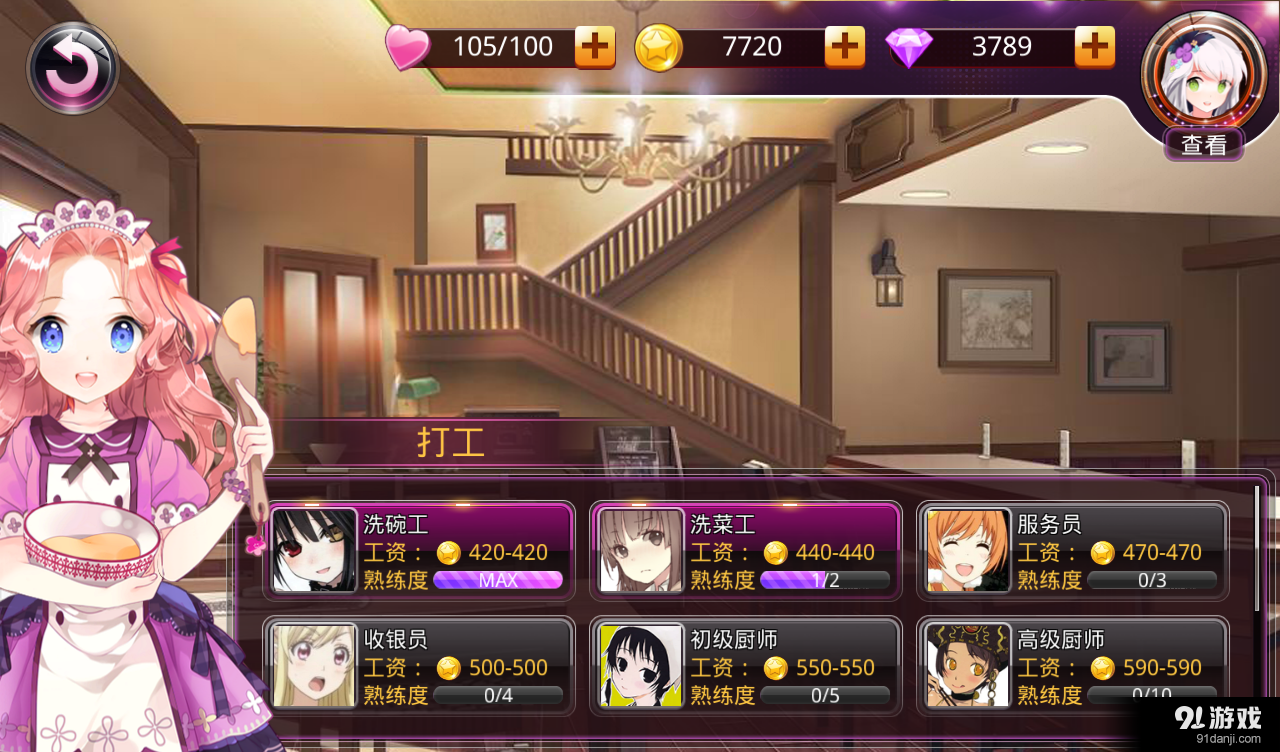This screenshot has width=1280, height=752.
Task: Click the coin icon next to 洗碗工 wage
Action: point(451,553)
